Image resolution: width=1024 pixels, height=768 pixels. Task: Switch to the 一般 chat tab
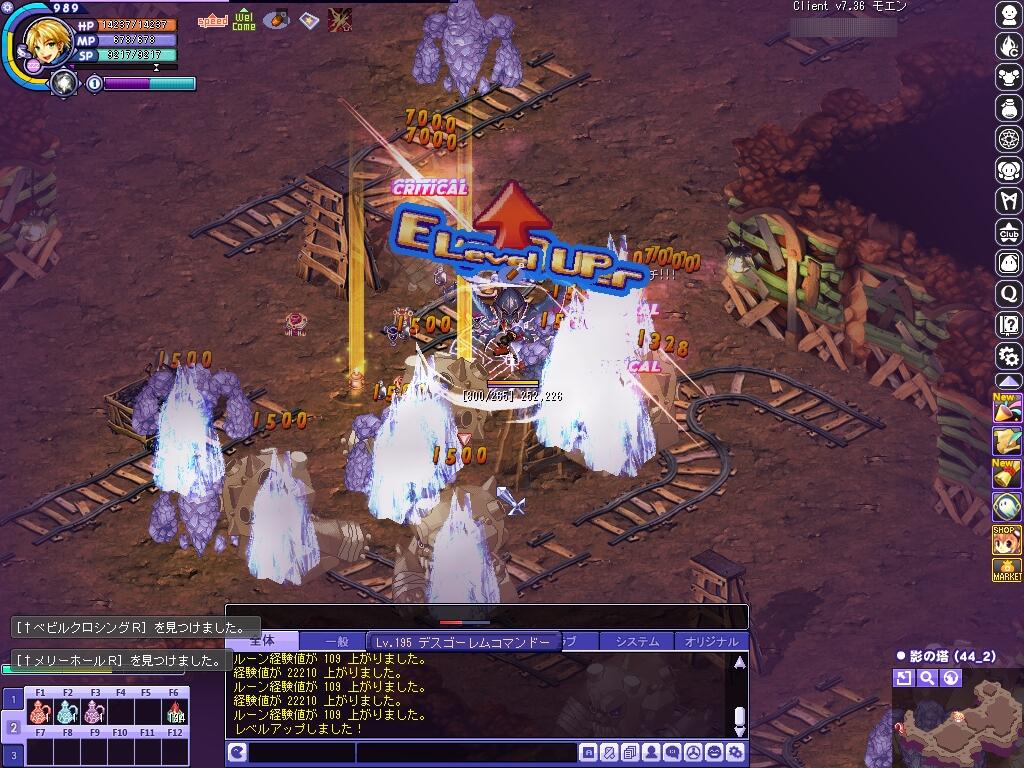click(x=337, y=641)
